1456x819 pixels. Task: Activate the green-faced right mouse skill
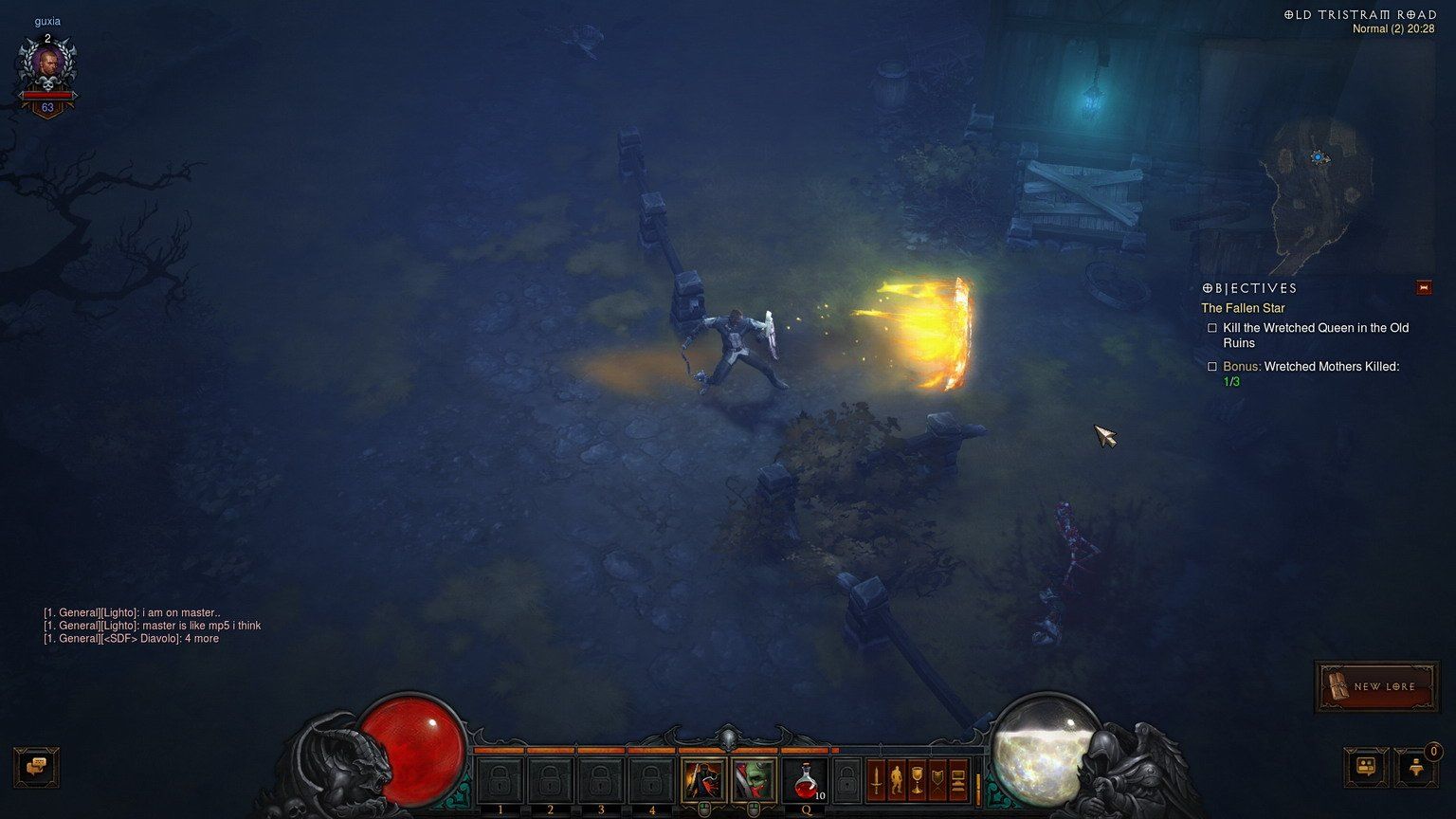tap(754, 780)
